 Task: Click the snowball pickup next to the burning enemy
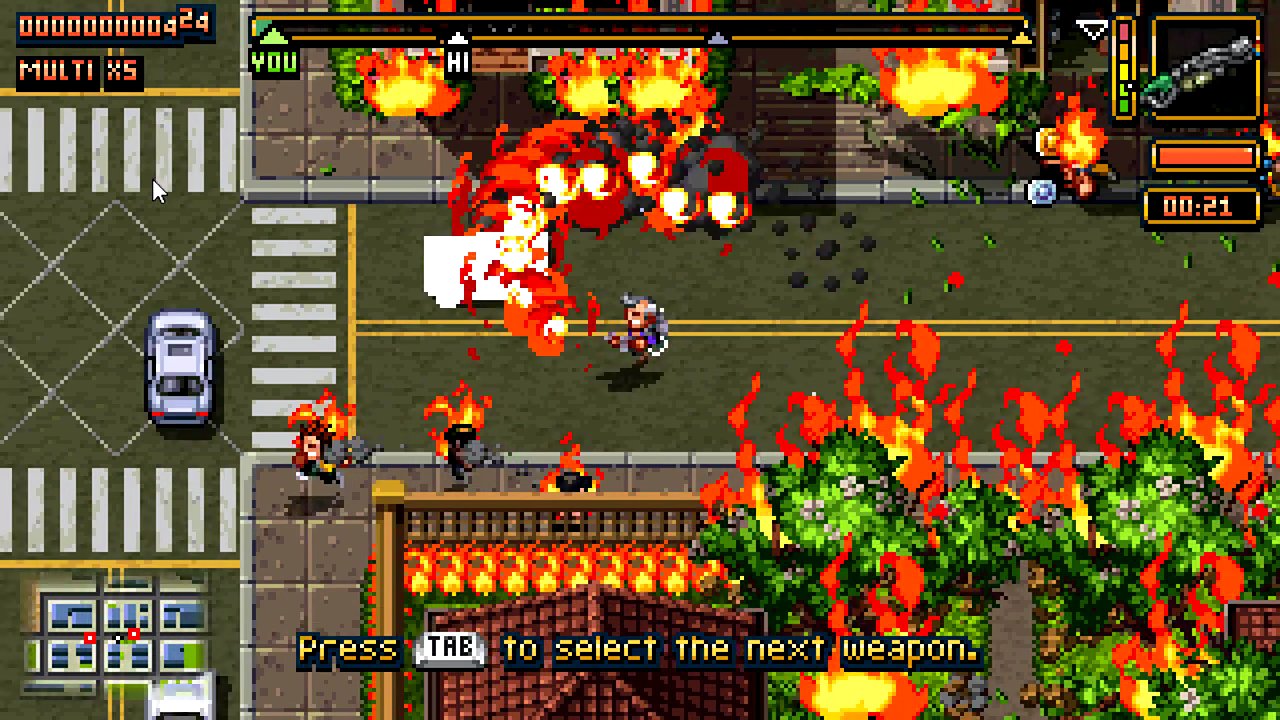pyautogui.click(x=1040, y=190)
